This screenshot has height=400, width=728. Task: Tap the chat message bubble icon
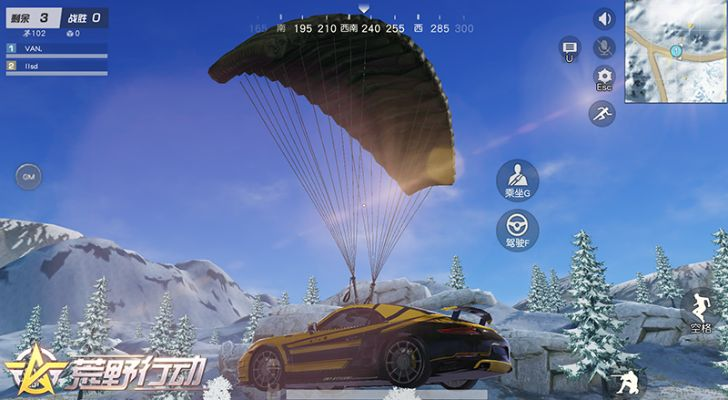pyautogui.click(x=569, y=50)
